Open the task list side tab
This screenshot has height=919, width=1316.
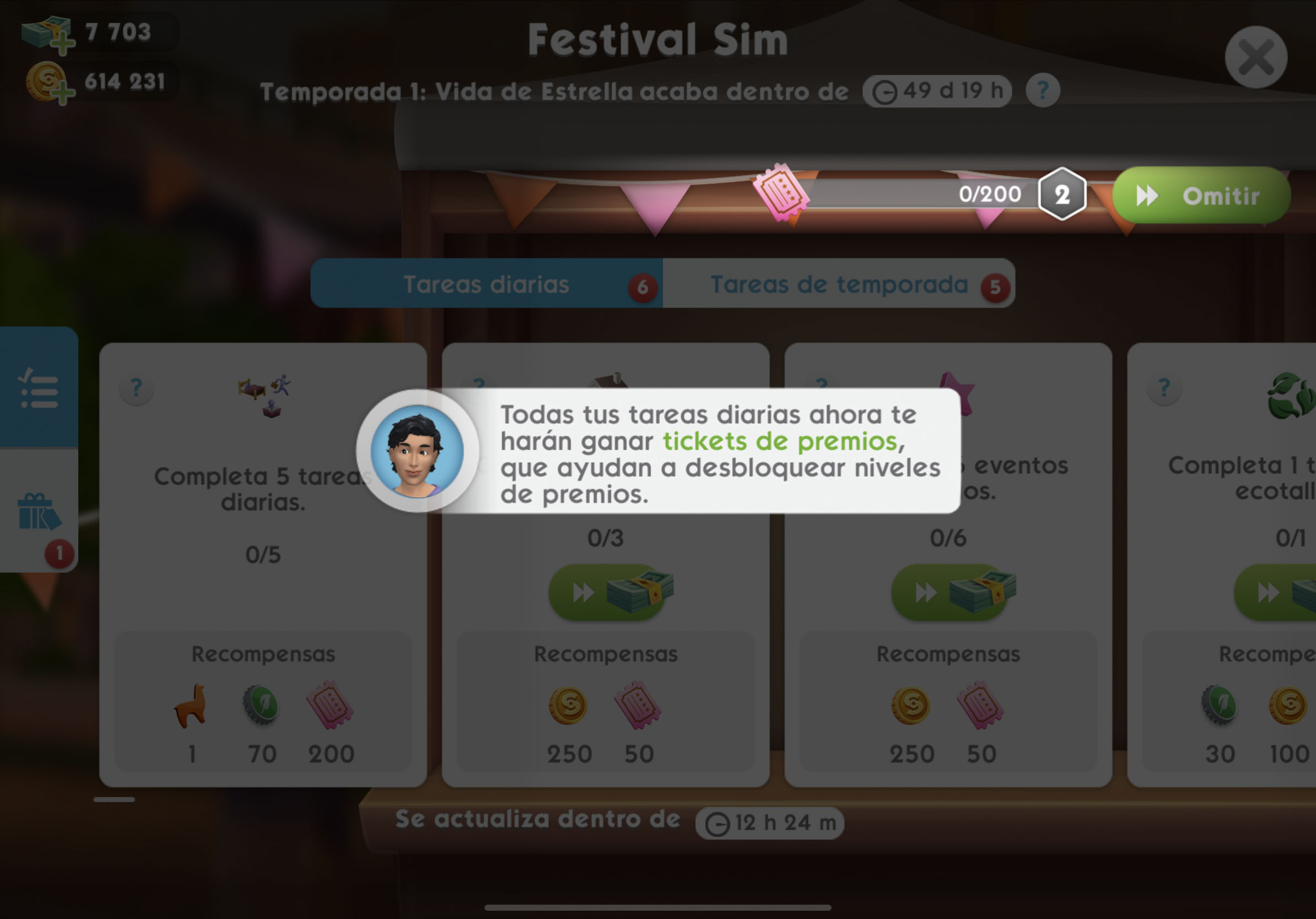coord(39,388)
